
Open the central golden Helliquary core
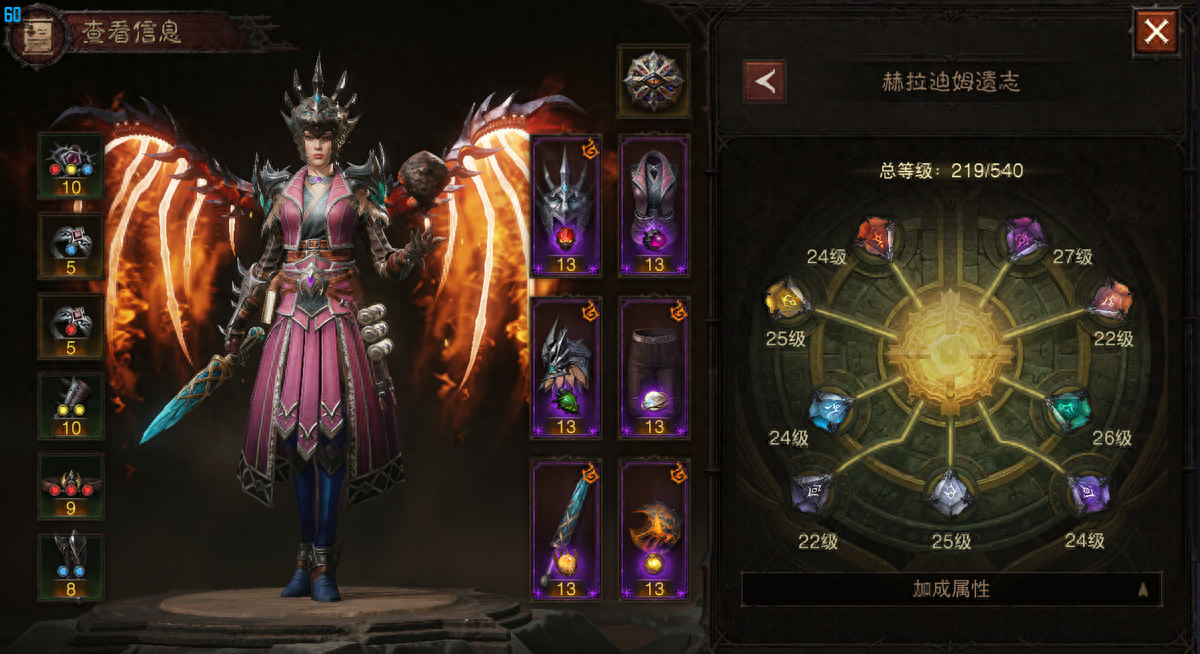[x=949, y=352]
